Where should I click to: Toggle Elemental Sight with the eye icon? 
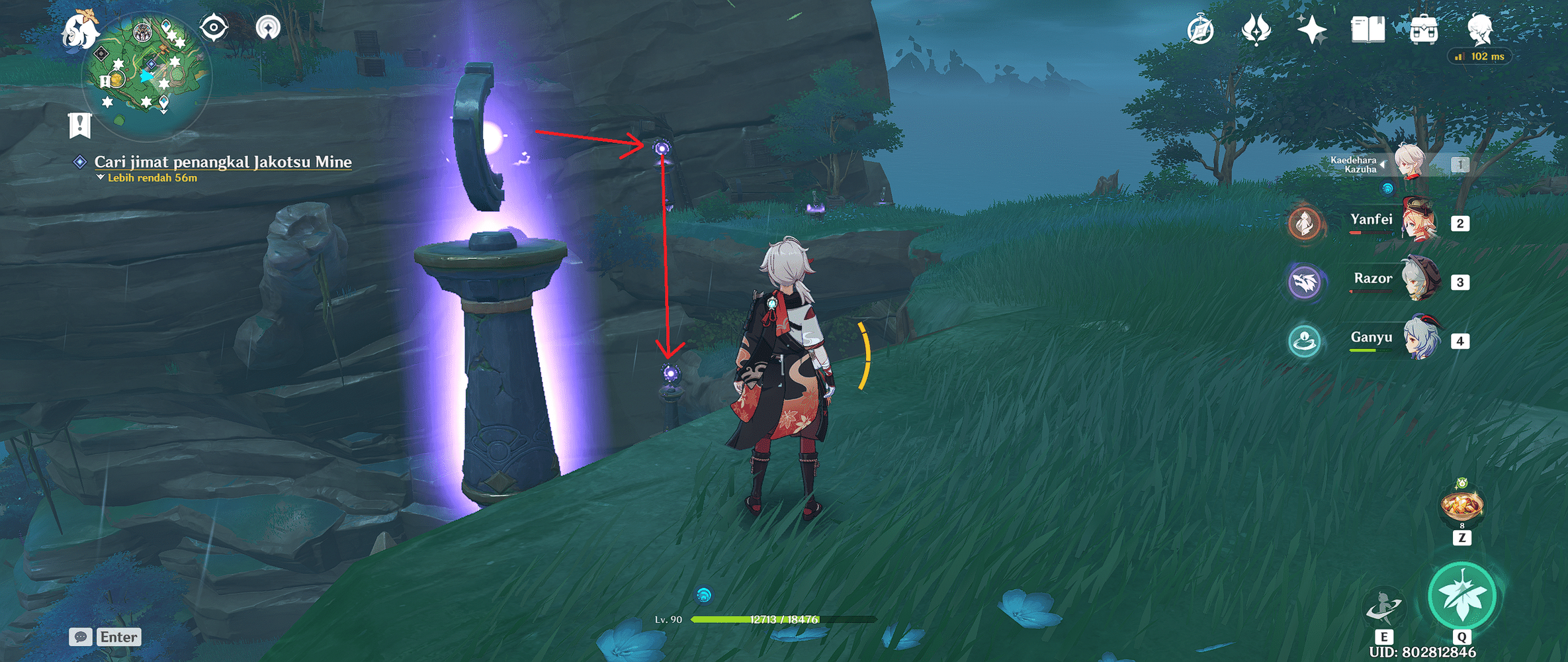point(215,27)
